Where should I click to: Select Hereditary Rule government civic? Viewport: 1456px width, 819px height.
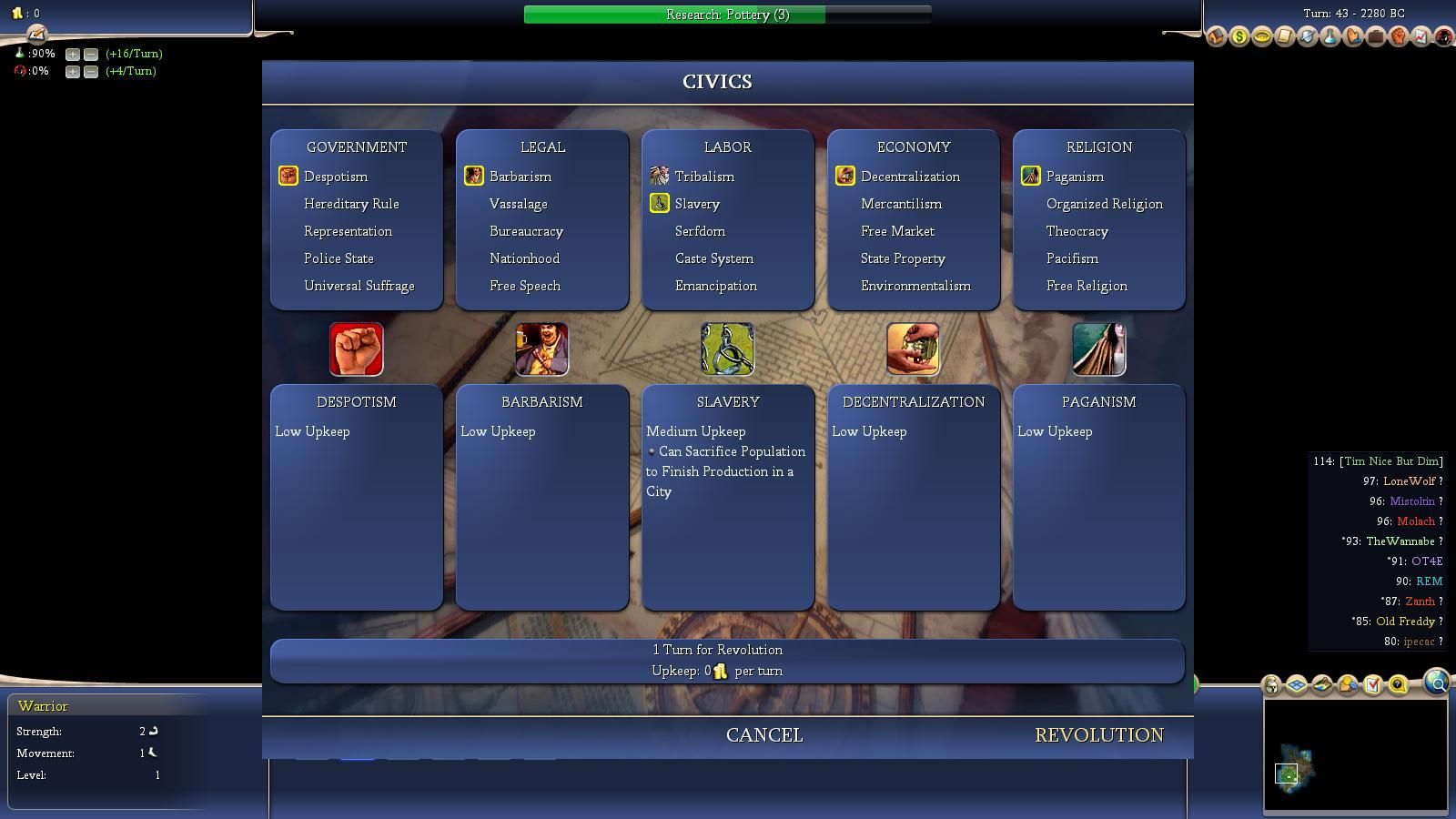tap(351, 204)
